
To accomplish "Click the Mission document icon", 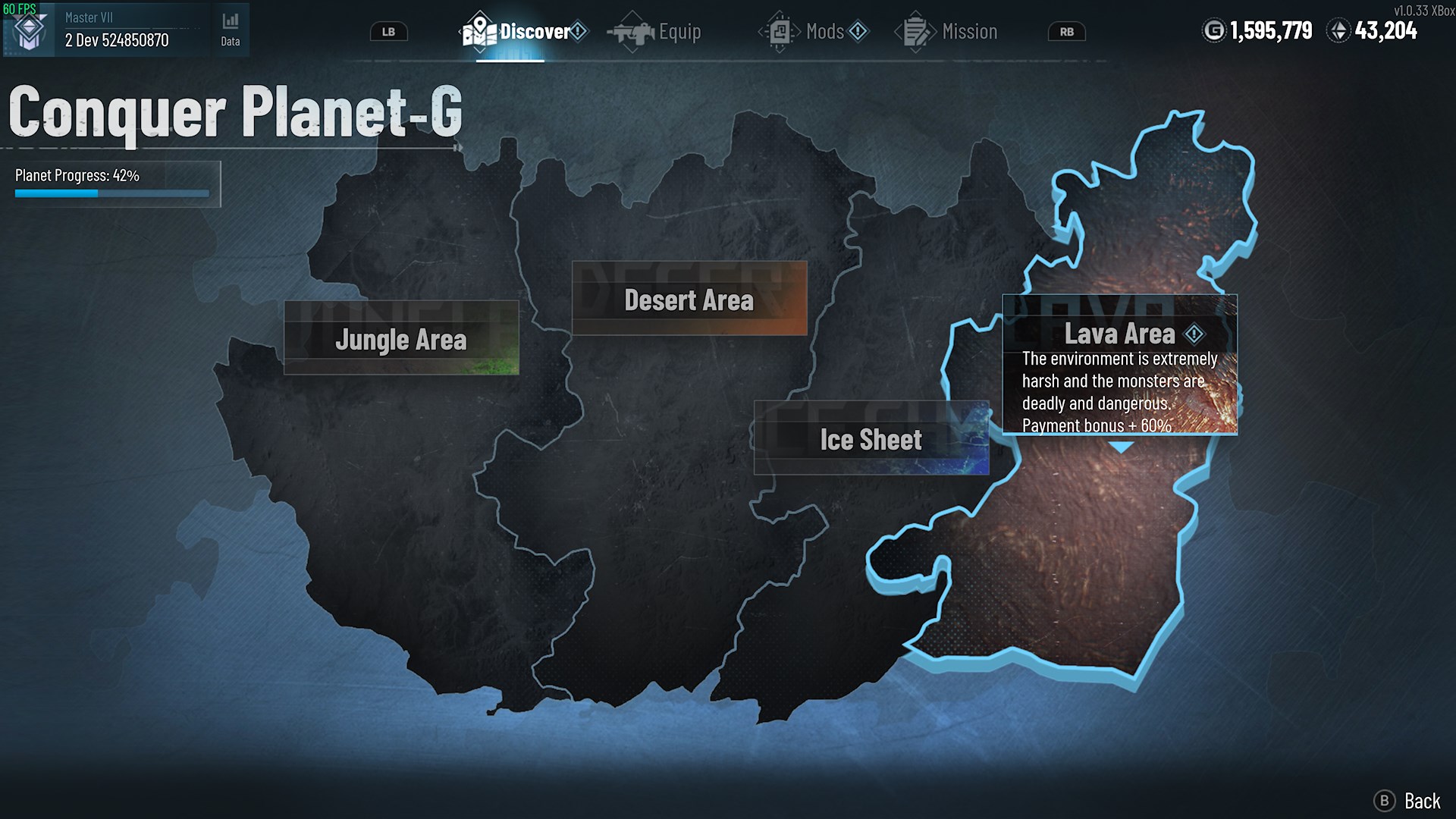I will coord(914,31).
